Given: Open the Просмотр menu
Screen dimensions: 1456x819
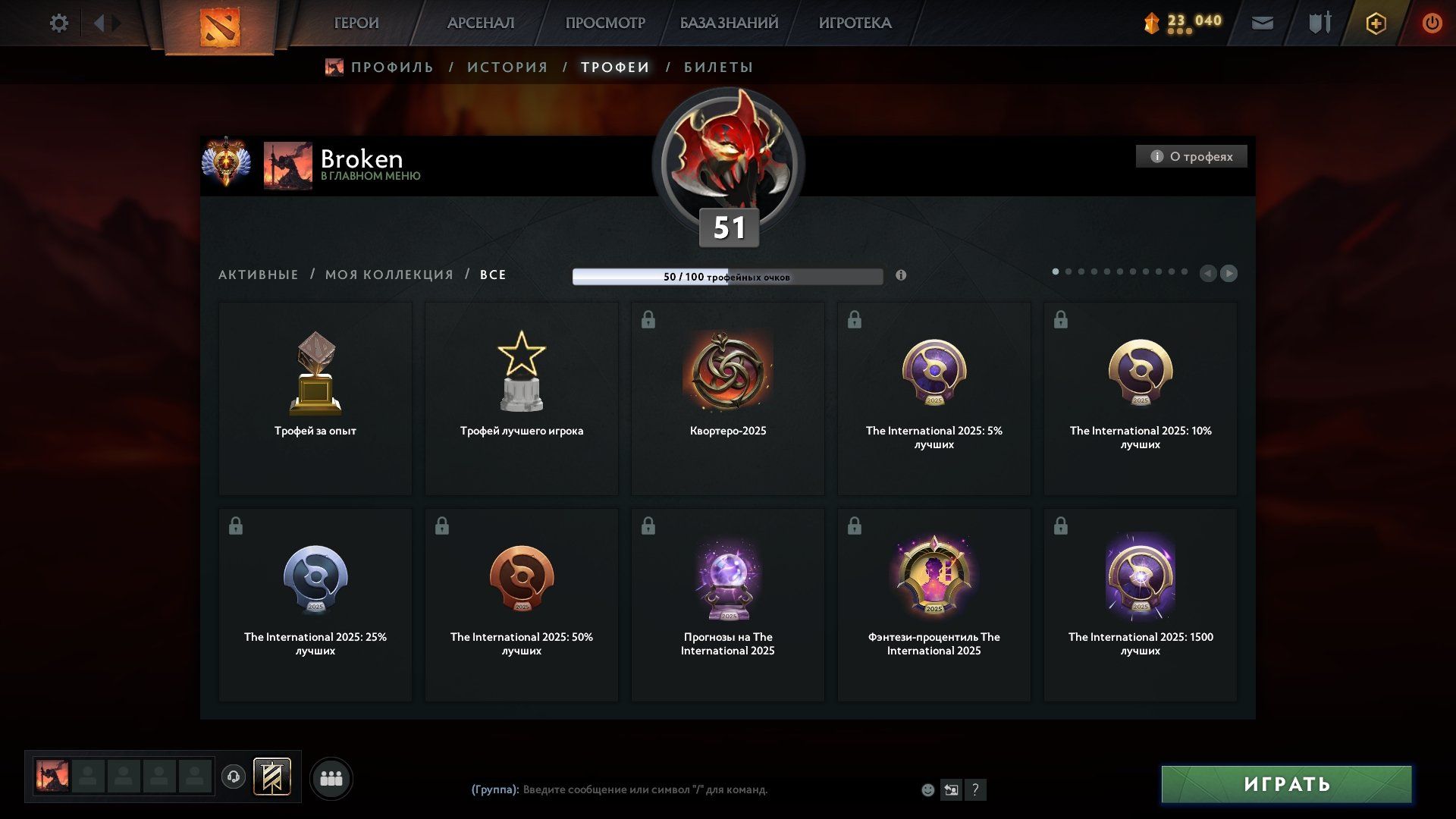Looking at the screenshot, I should point(605,23).
